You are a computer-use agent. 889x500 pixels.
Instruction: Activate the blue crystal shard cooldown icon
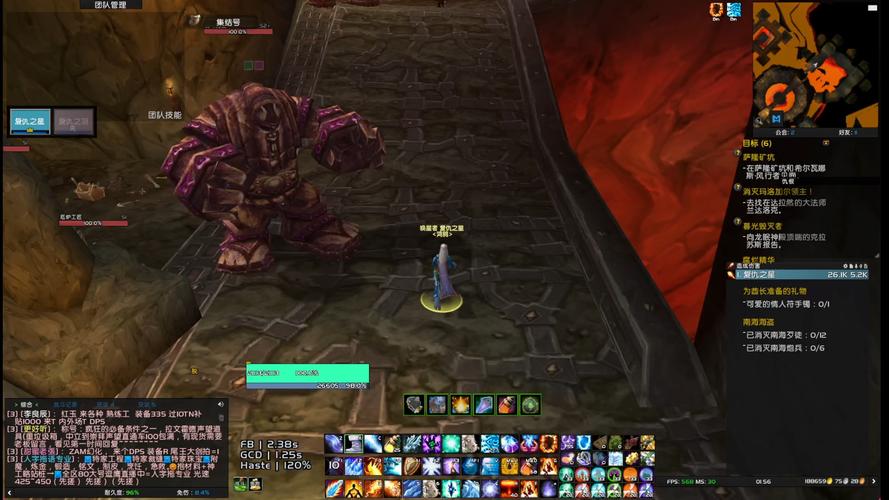[x=483, y=404]
